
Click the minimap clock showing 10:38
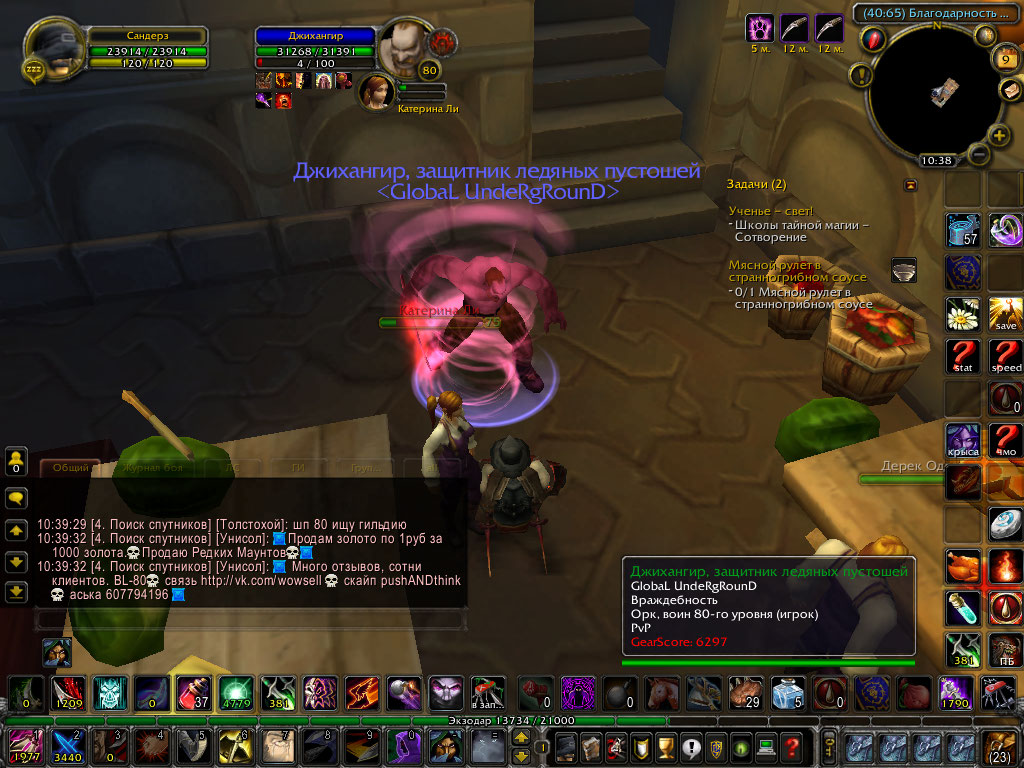[x=936, y=160]
